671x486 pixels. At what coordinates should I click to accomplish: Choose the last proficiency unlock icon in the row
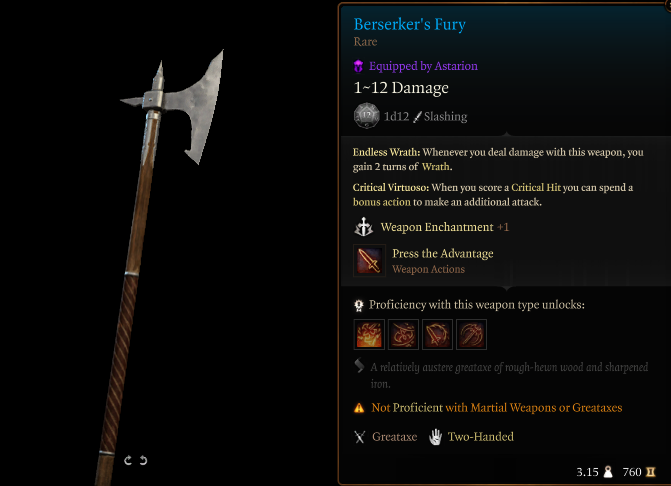(471, 333)
